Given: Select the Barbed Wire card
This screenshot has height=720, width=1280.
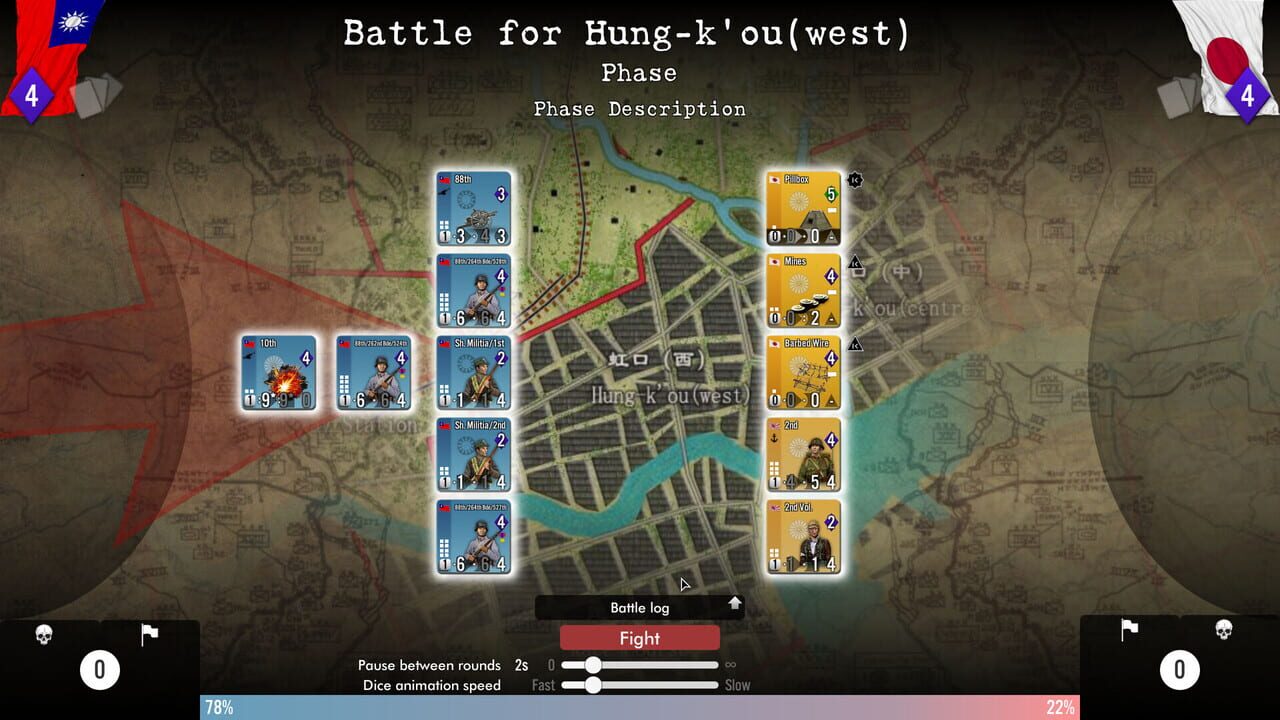Looking at the screenshot, I should [803, 372].
